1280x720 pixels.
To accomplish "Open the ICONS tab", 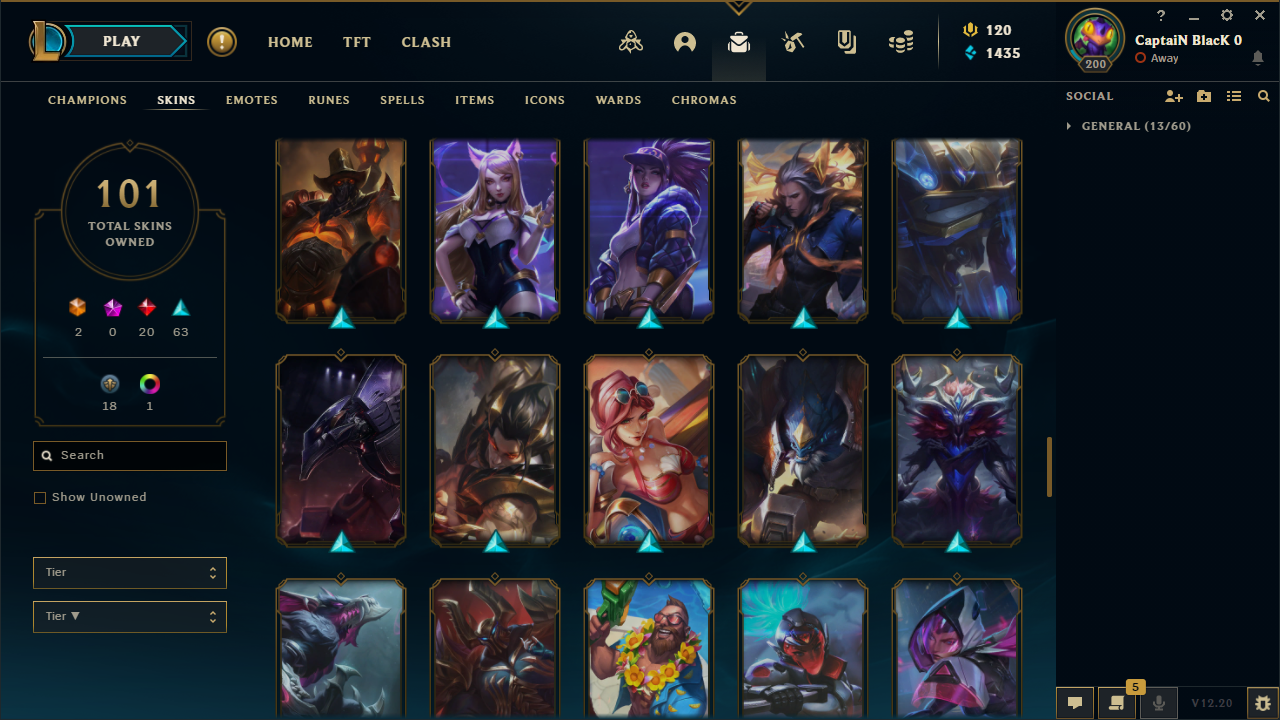I will pyautogui.click(x=545, y=100).
